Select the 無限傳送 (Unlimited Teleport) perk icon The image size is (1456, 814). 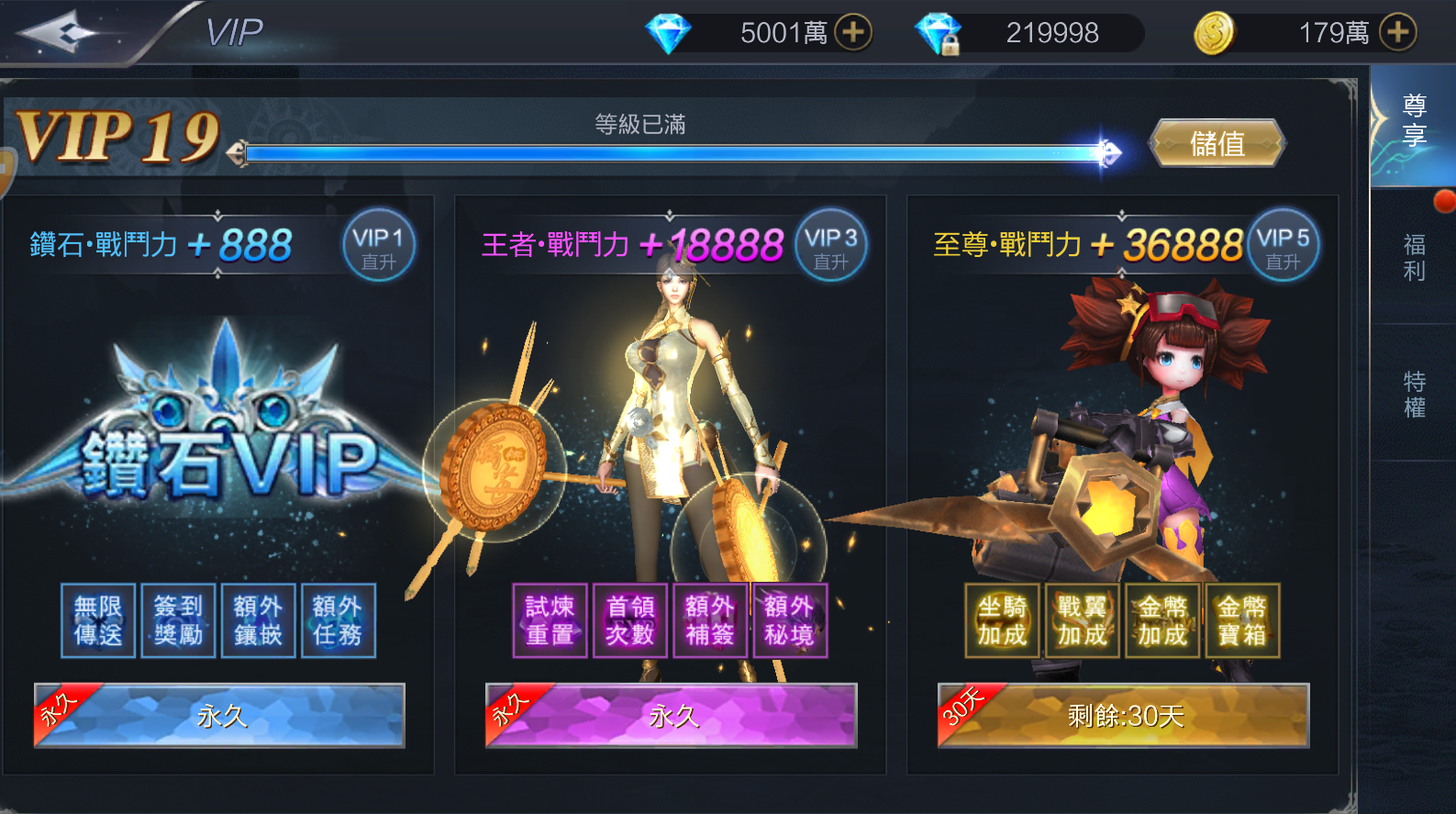pos(97,621)
